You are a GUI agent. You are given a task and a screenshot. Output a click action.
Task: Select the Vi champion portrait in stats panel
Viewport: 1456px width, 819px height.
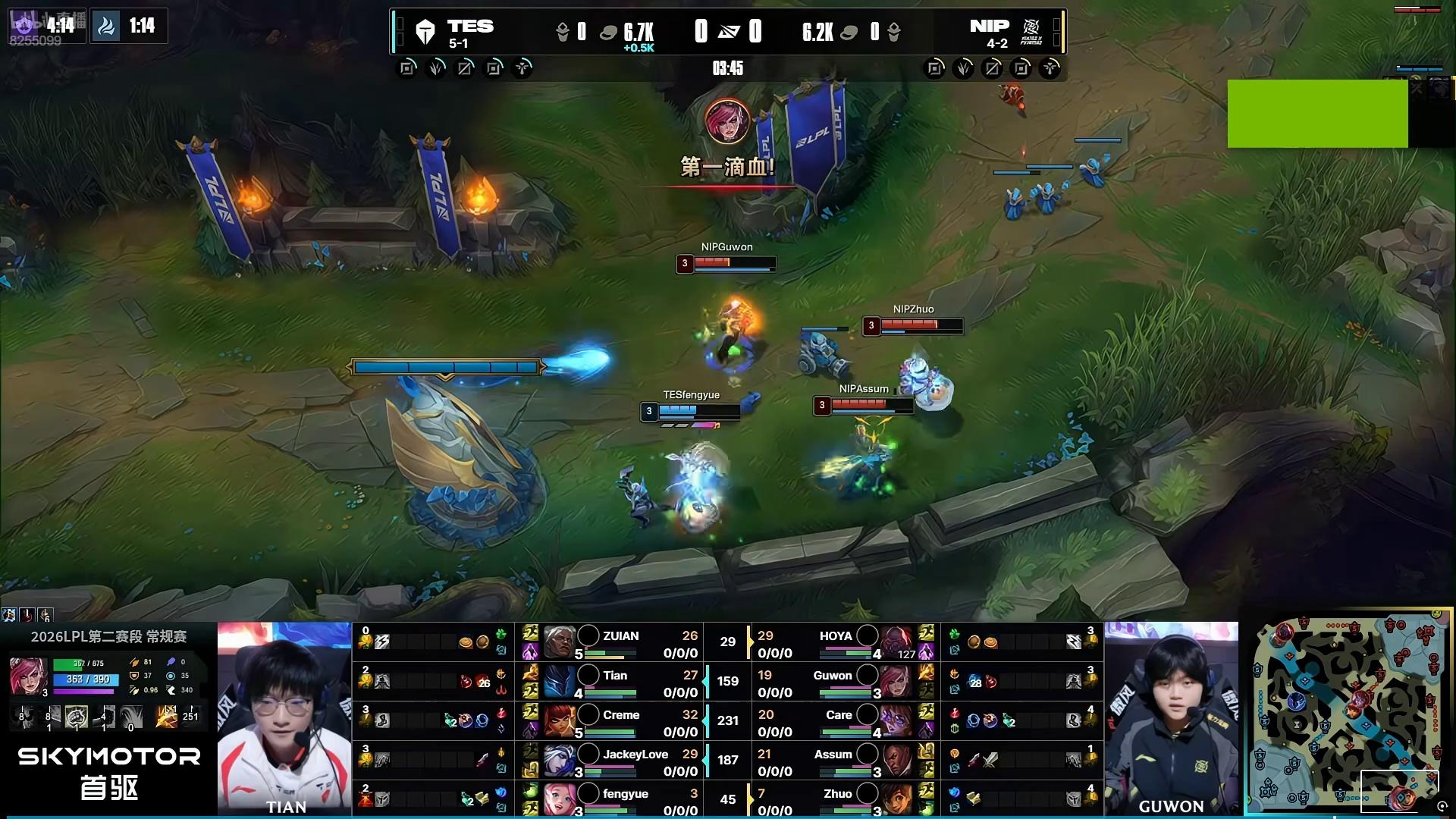[x=27, y=675]
